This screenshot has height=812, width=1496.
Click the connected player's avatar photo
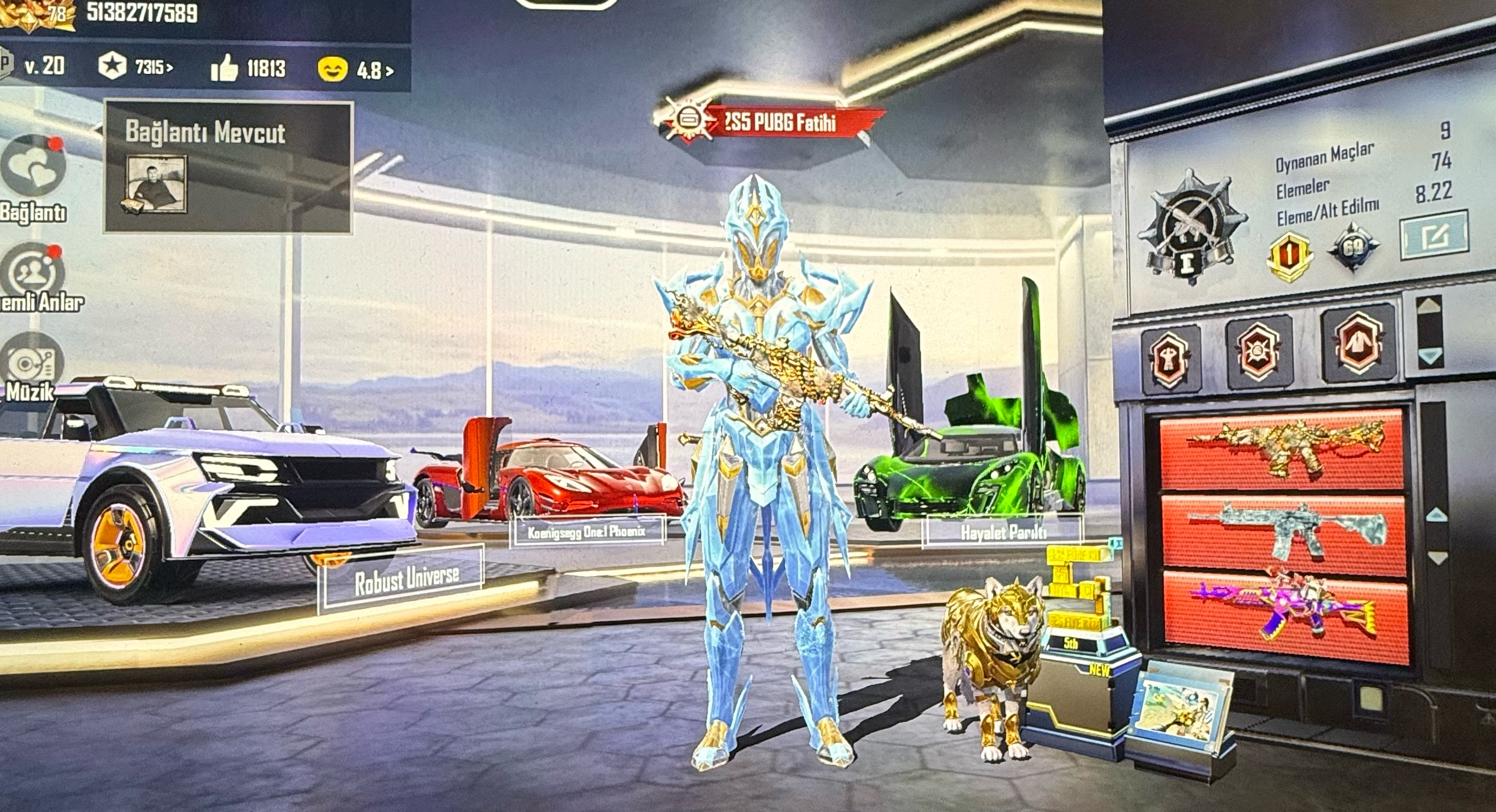tap(158, 184)
